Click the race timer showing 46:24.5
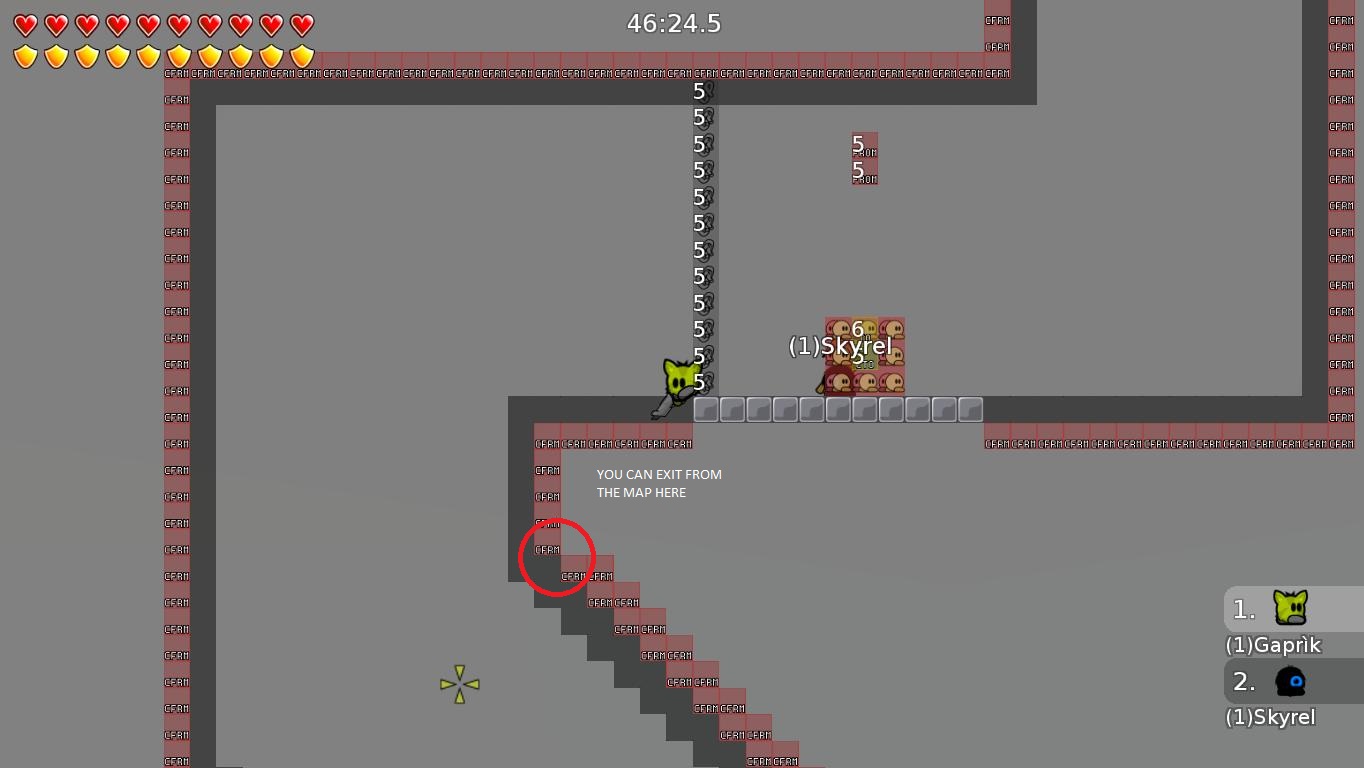The image size is (1364, 768). (x=673, y=23)
